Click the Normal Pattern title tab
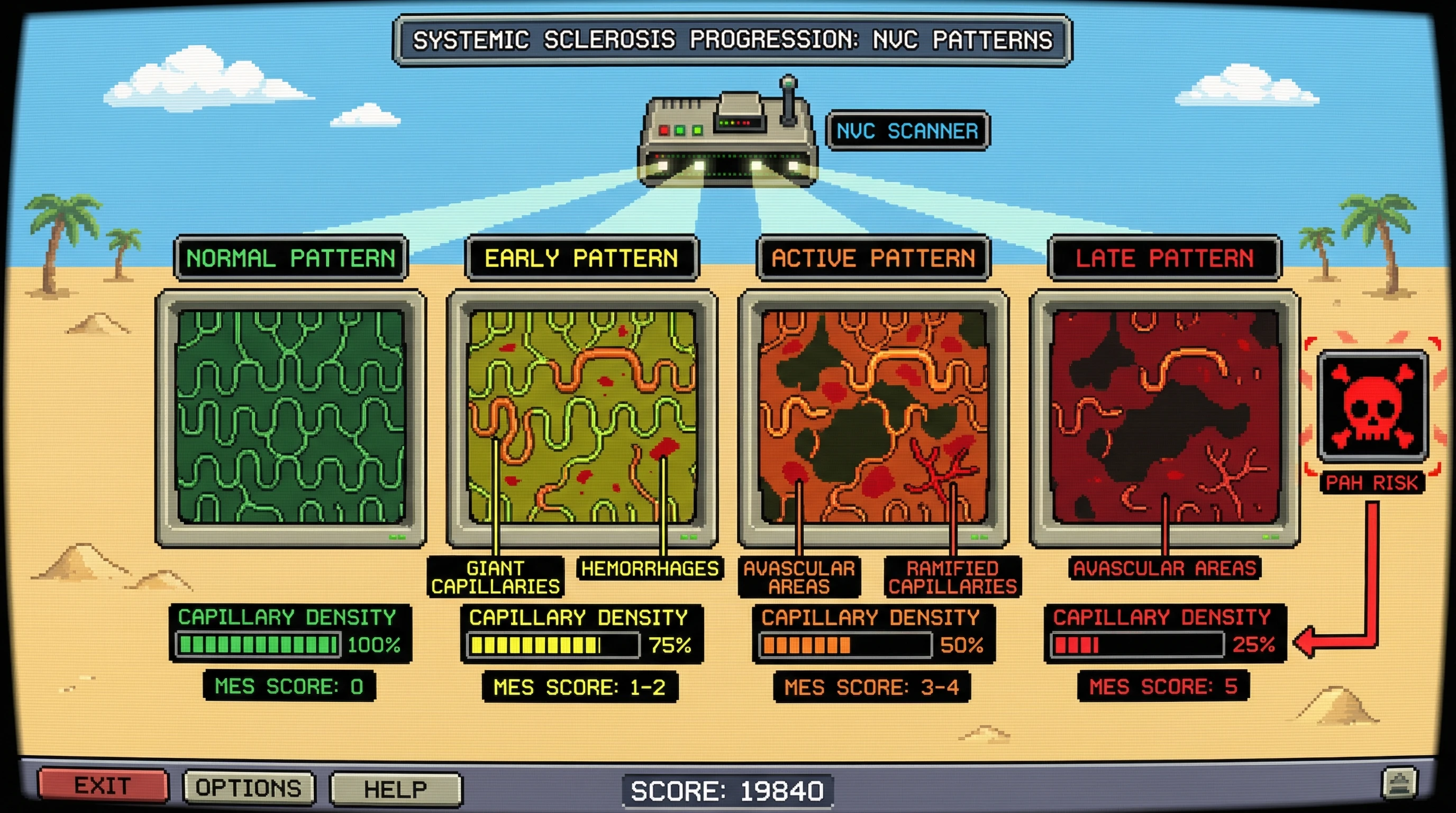 (x=290, y=258)
